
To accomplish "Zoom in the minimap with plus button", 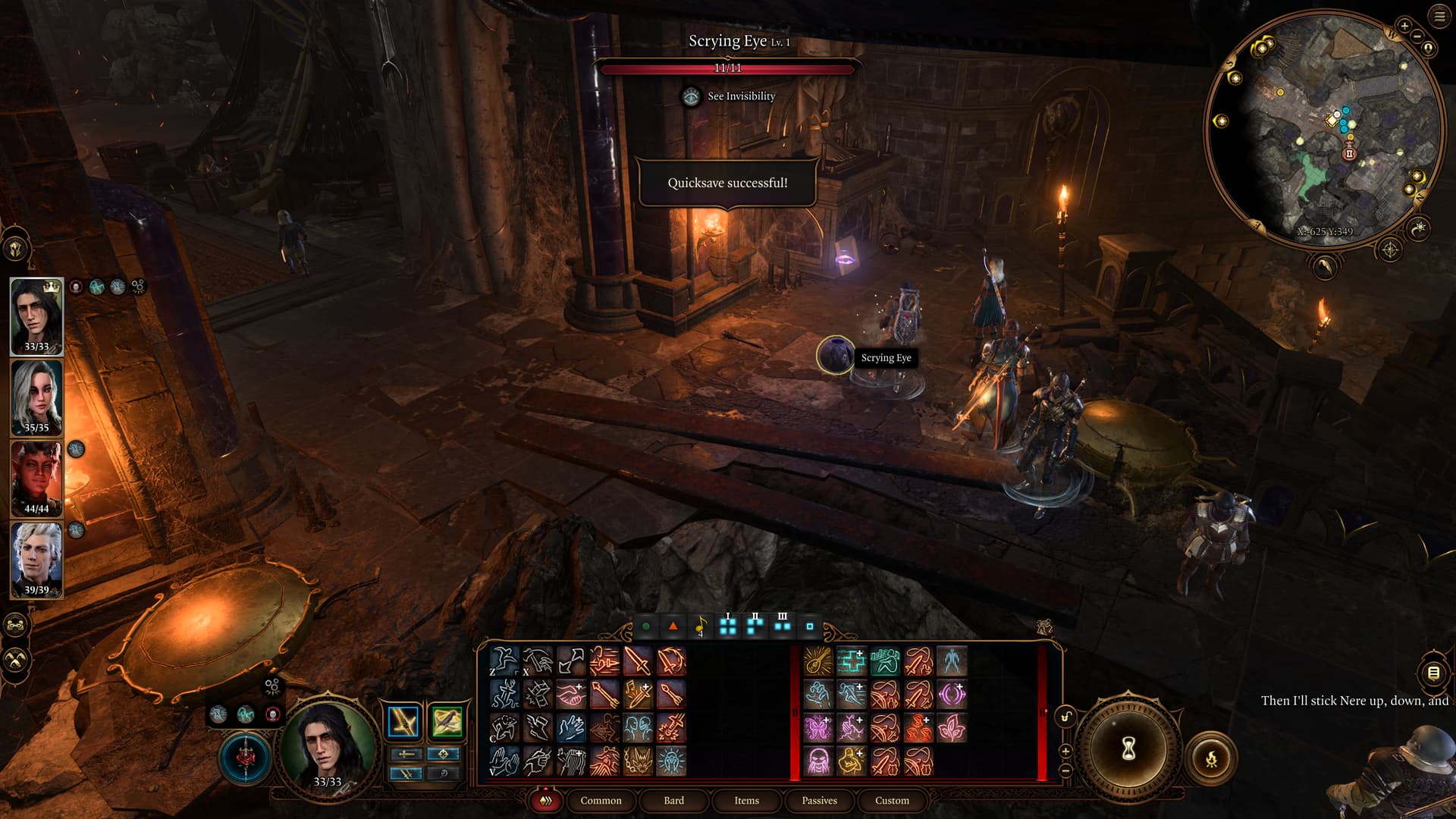I will (1404, 27).
